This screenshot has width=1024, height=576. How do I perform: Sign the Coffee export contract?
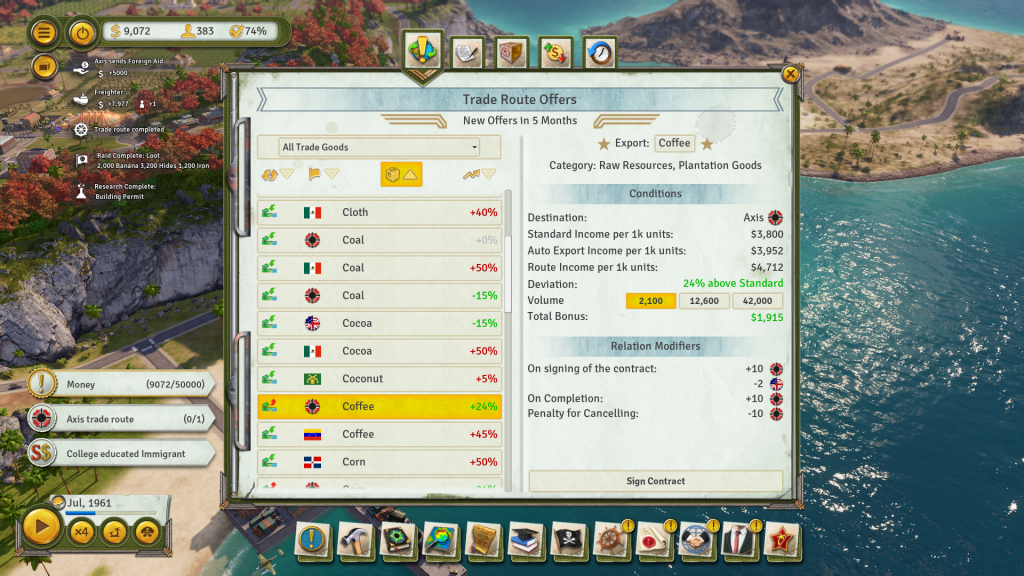point(655,481)
